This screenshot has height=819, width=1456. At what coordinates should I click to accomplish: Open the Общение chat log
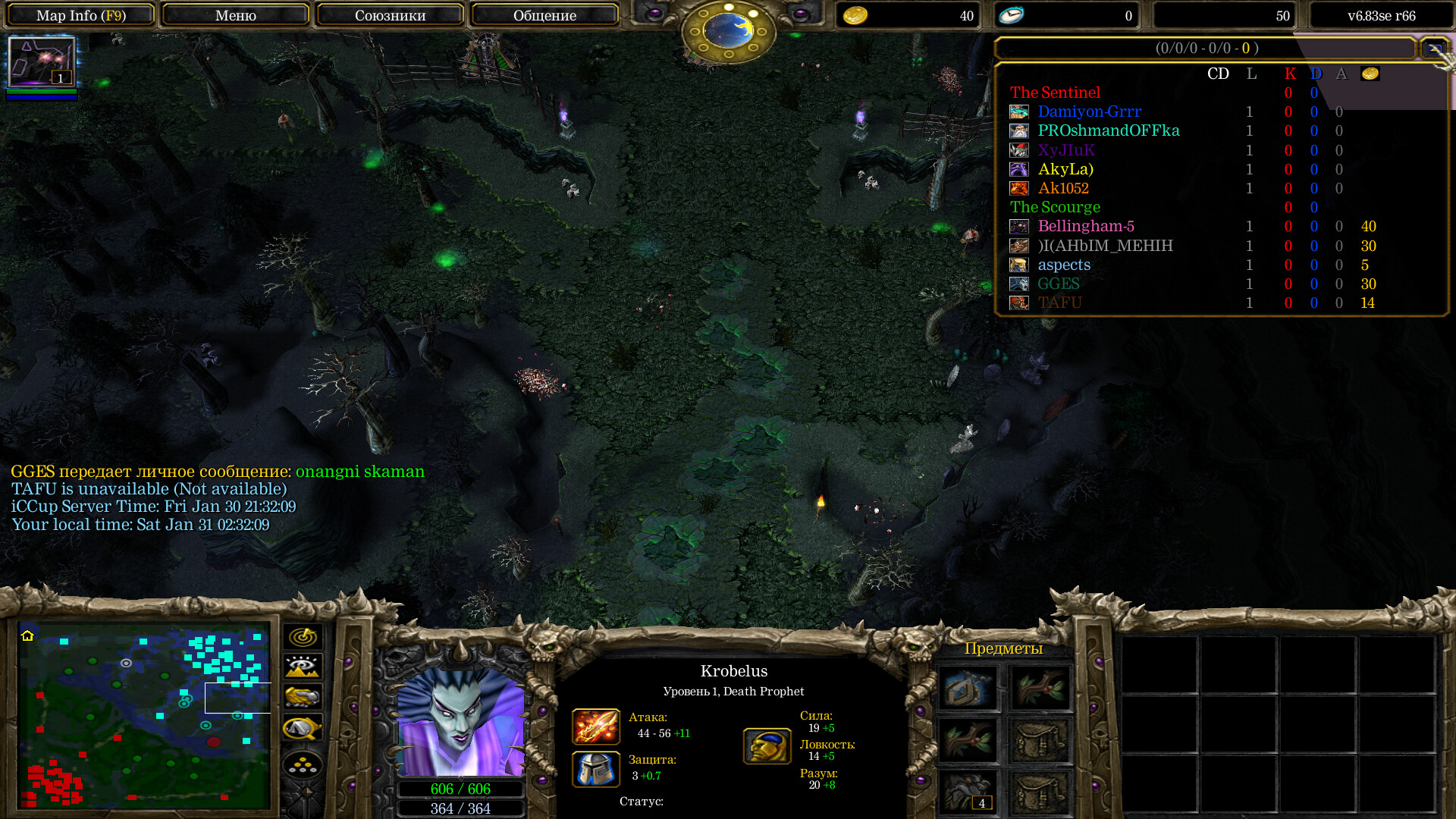pos(544,15)
